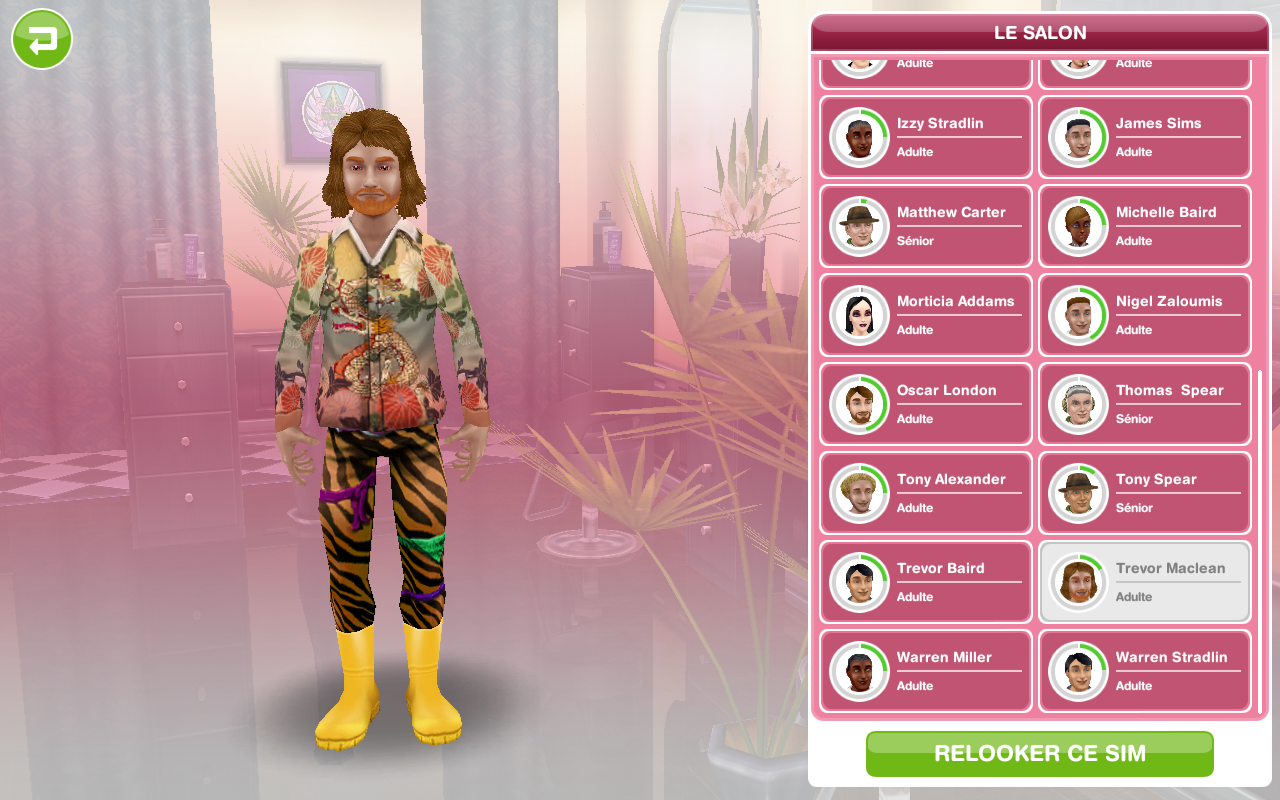Viewport: 1280px width, 800px height.
Task: Choose Morticia Addams from the list
Action: pos(925,315)
